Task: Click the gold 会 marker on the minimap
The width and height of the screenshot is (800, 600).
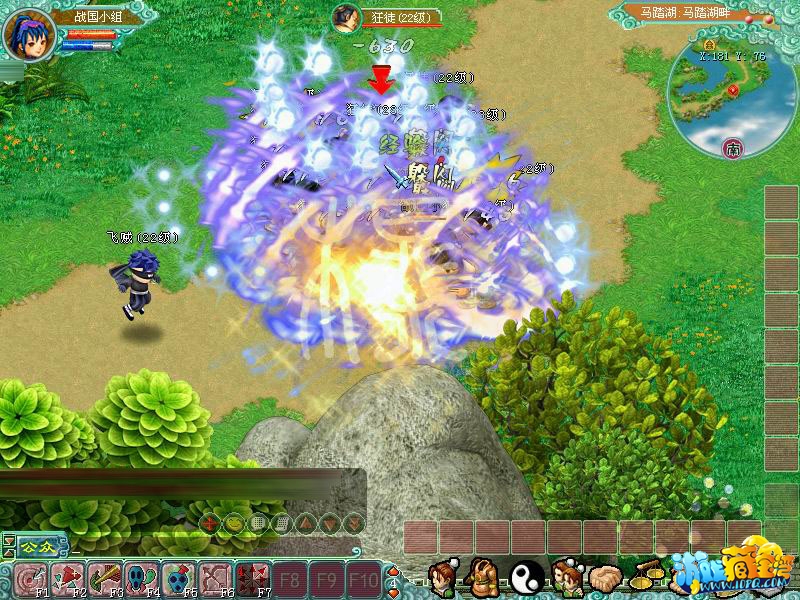Action: coord(709,44)
